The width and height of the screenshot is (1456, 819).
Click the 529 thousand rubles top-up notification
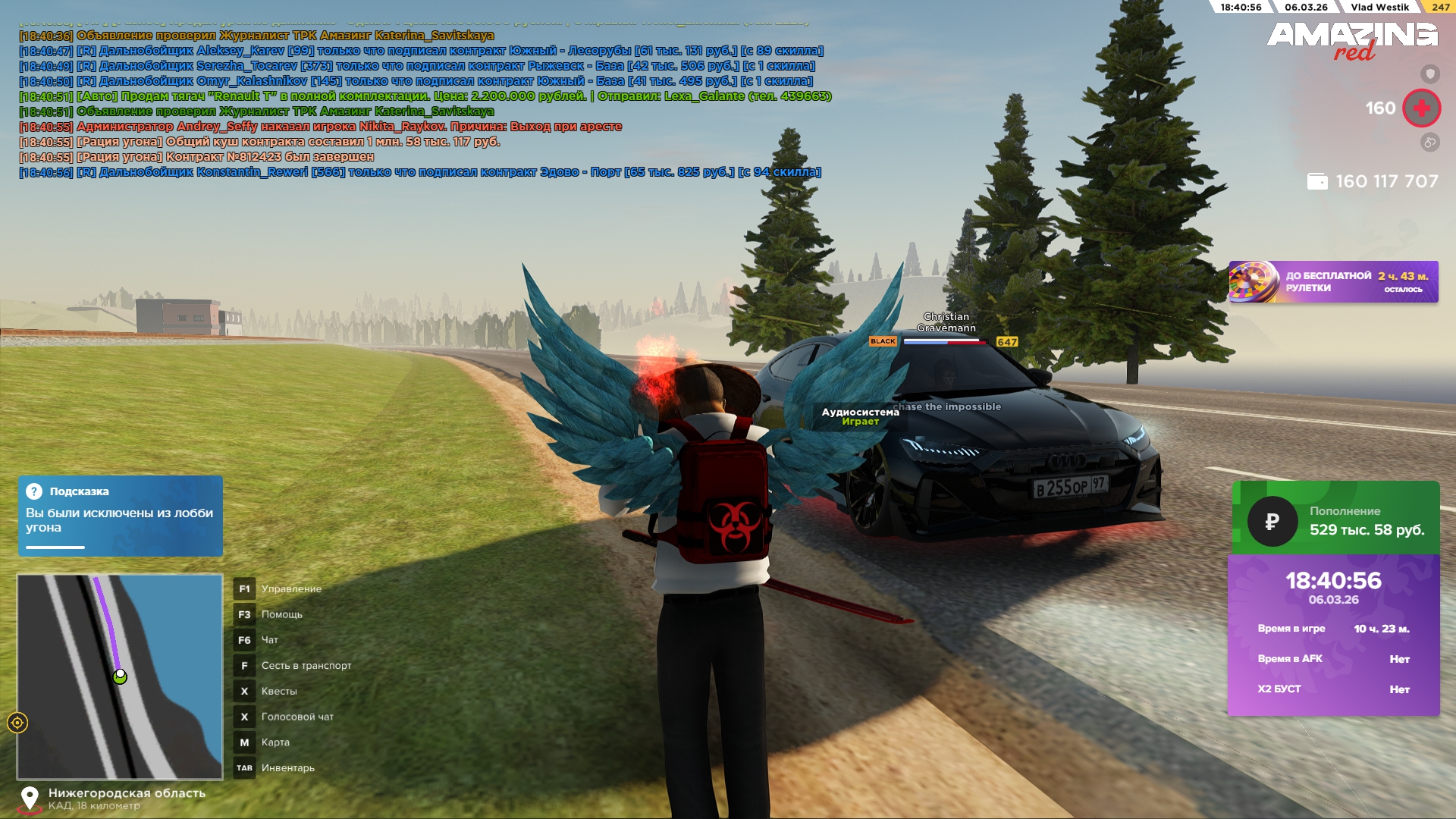coord(1335,520)
